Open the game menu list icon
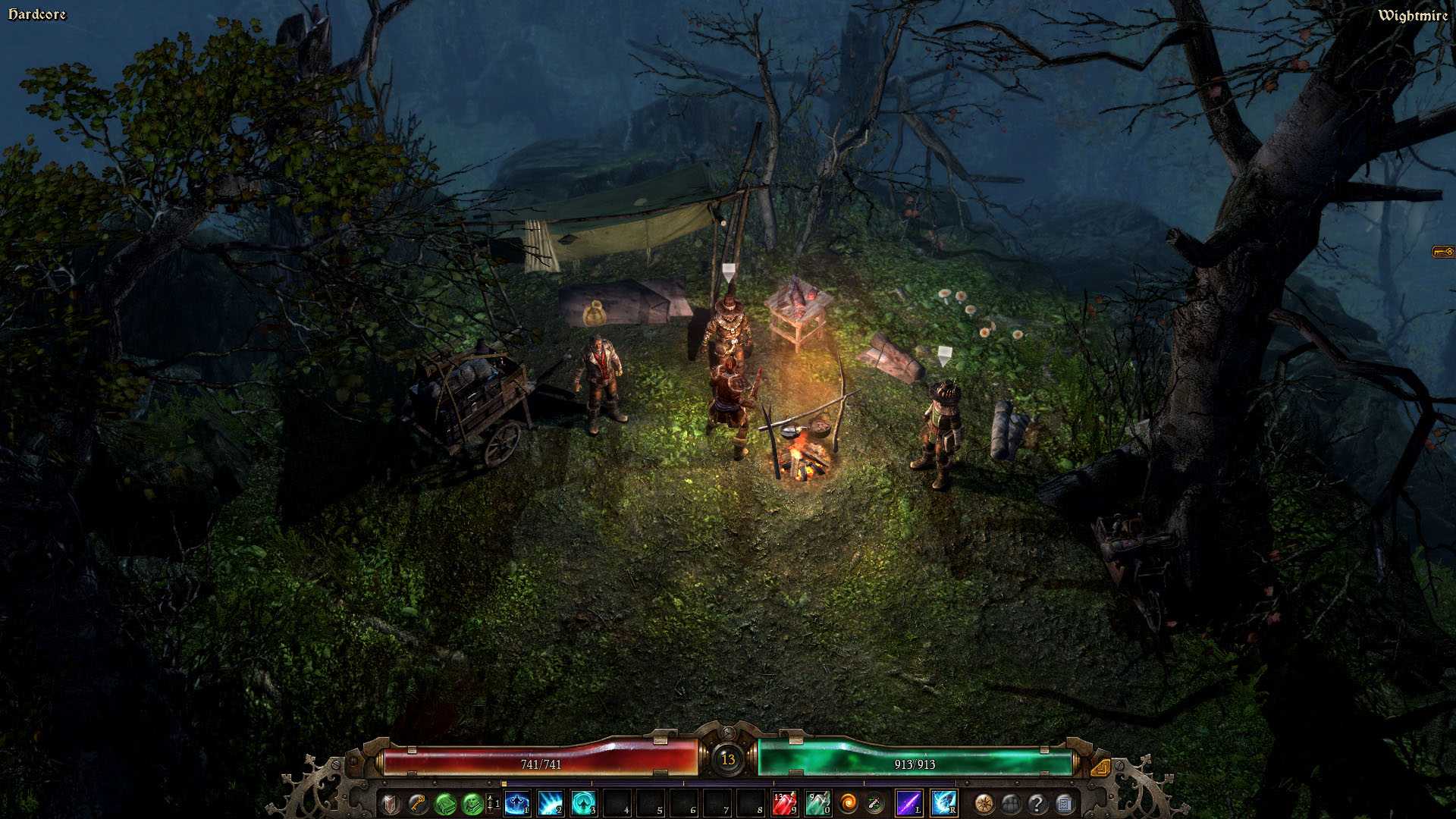Viewport: 1456px width, 819px height. [1064, 803]
